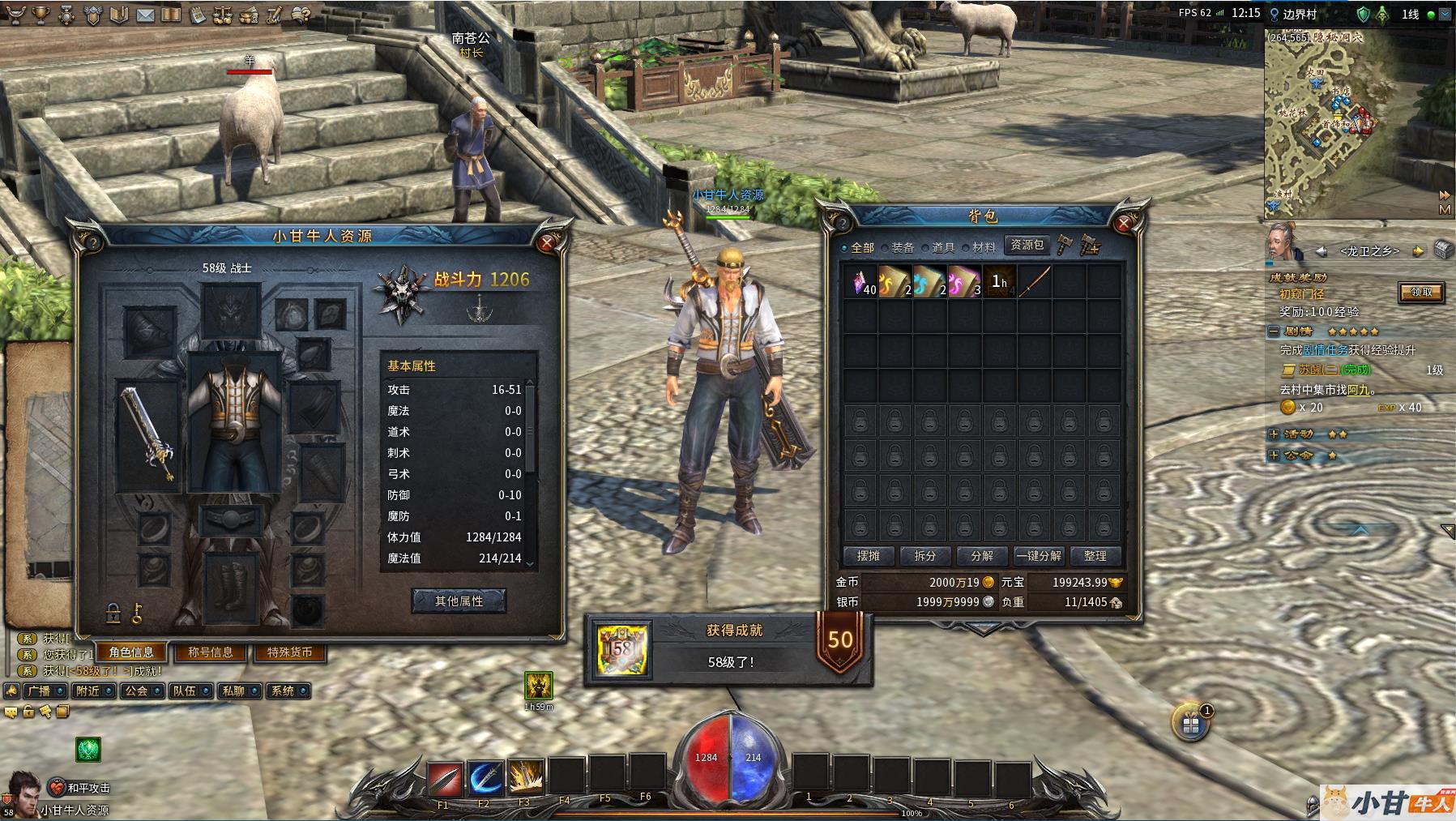Click the 一键分解 one-click dismantle button
The width and height of the screenshot is (1456, 821).
pos(1038,556)
